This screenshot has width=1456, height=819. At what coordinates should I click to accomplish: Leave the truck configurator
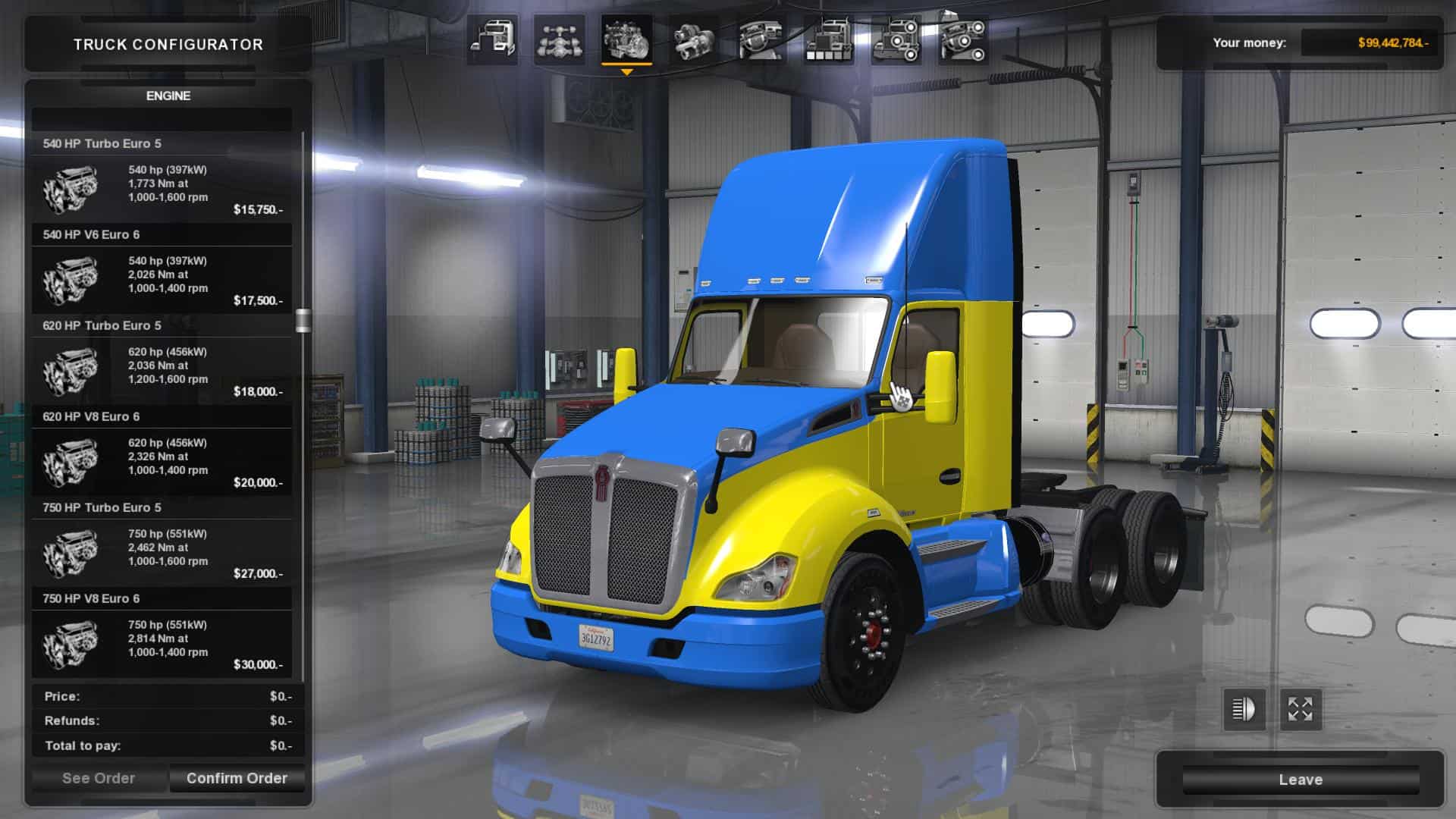(1300, 780)
